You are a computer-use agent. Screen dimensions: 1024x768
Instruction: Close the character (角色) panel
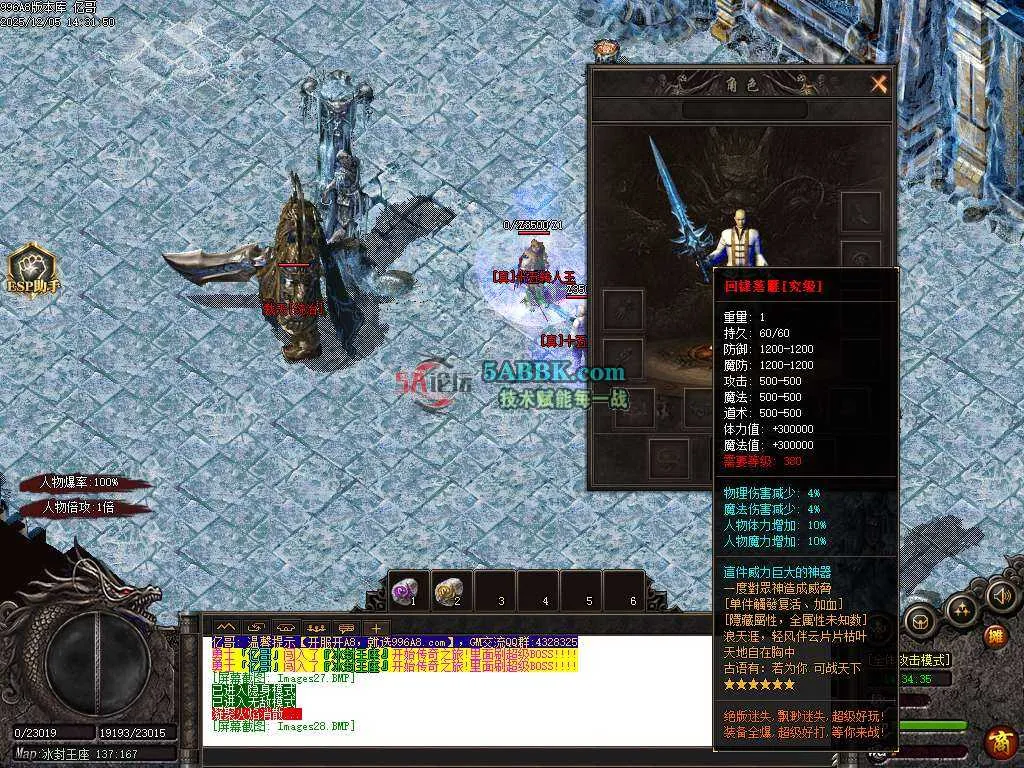(879, 85)
